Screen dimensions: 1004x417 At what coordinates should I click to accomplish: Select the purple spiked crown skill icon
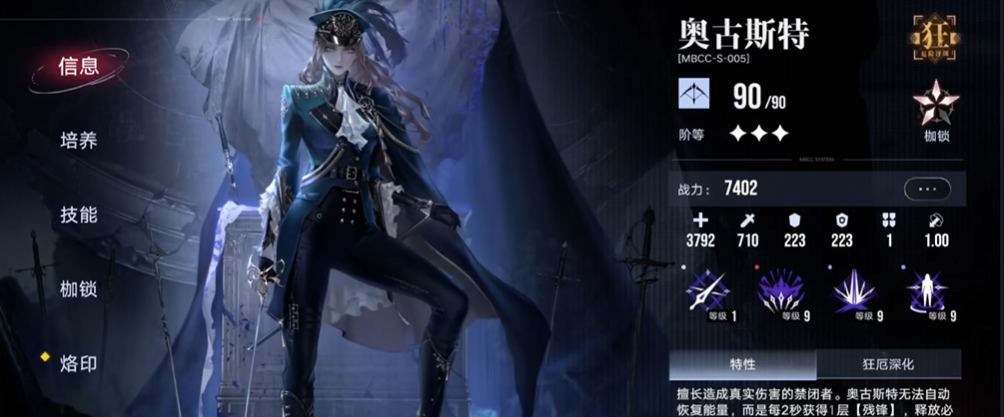click(x=781, y=291)
